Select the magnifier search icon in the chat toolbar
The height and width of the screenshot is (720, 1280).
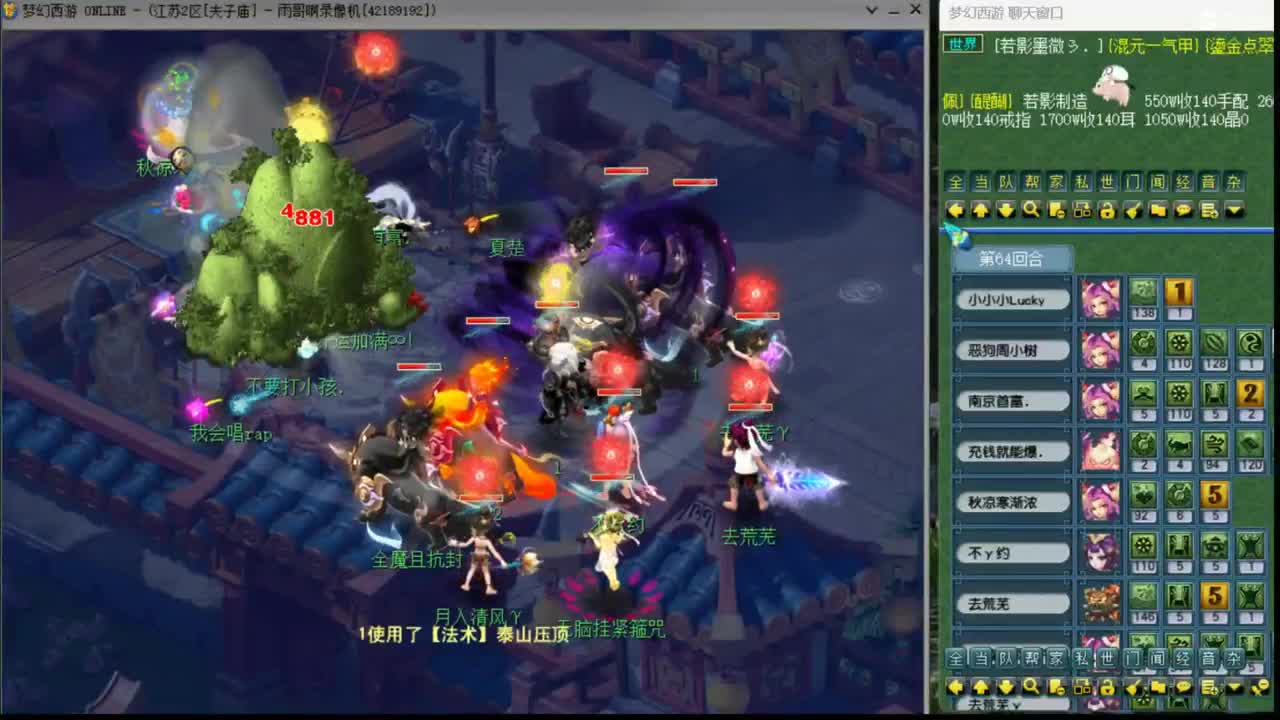coord(1029,210)
